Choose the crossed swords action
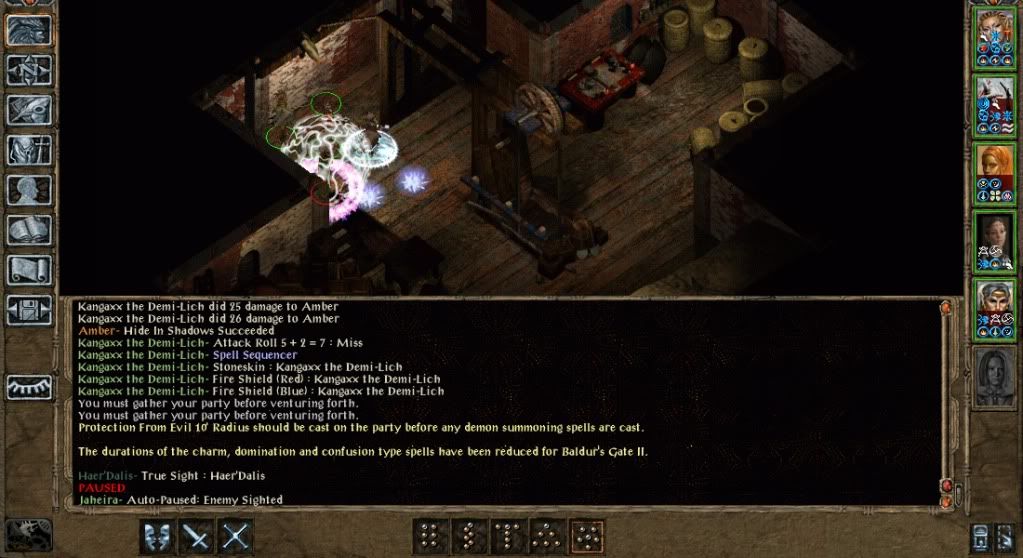1023x558 pixels. [x=235, y=536]
